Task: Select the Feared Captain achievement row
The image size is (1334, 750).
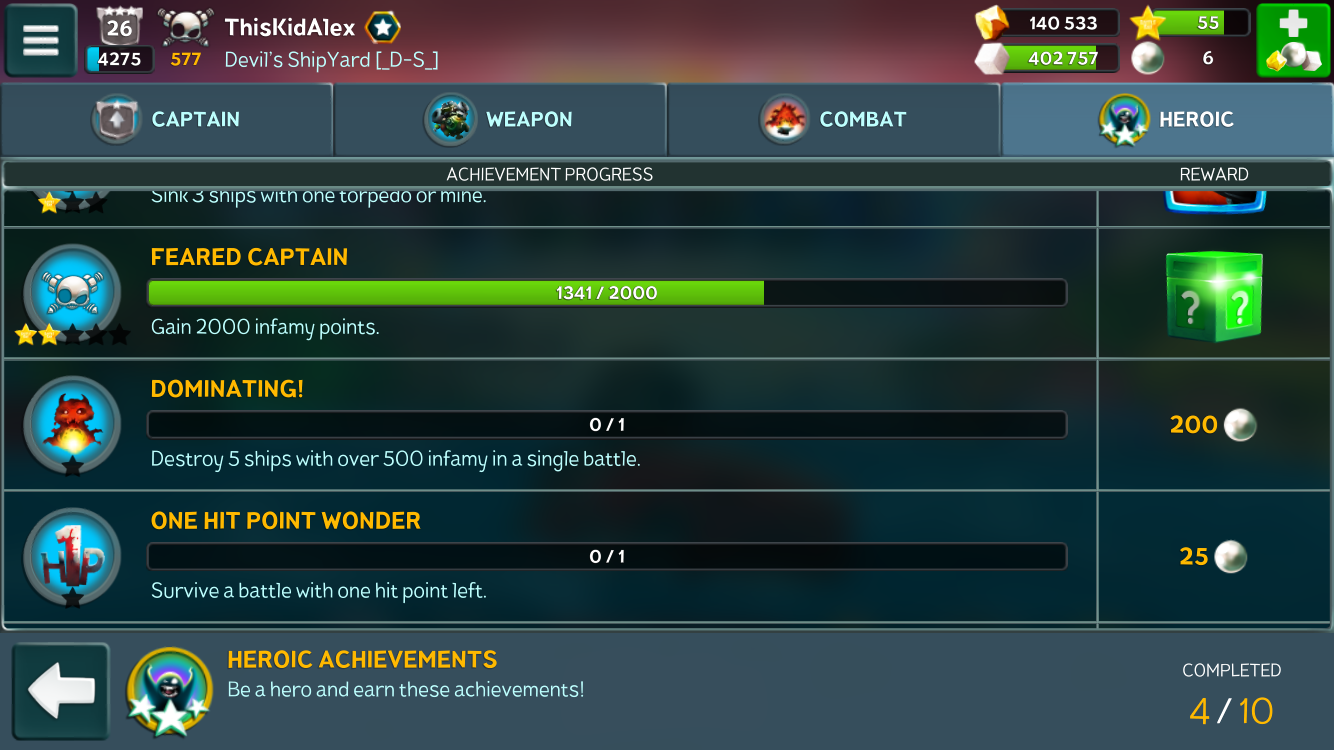Action: tap(606, 293)
